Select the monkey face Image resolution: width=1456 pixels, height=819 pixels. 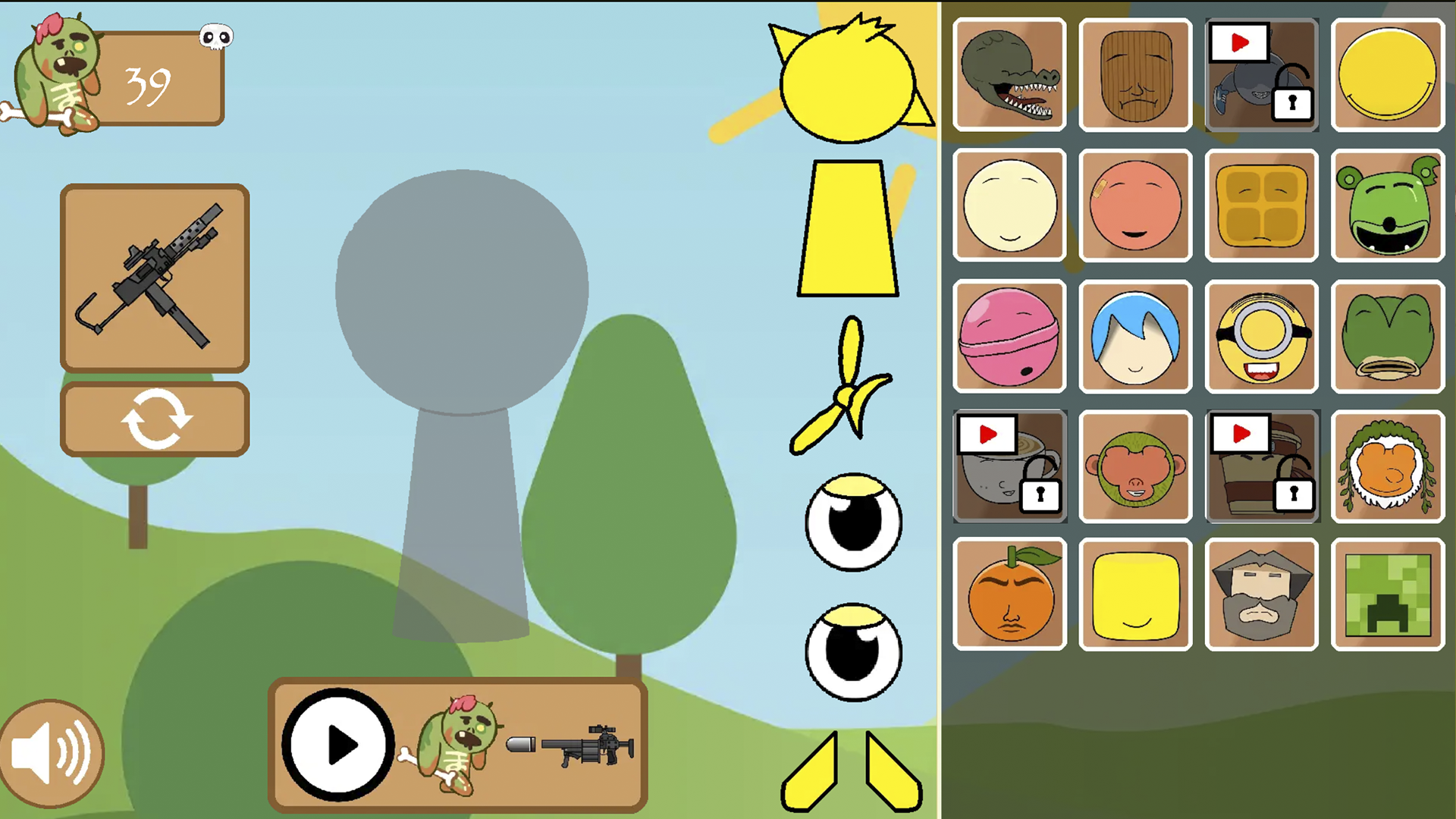coord(1135,466)
